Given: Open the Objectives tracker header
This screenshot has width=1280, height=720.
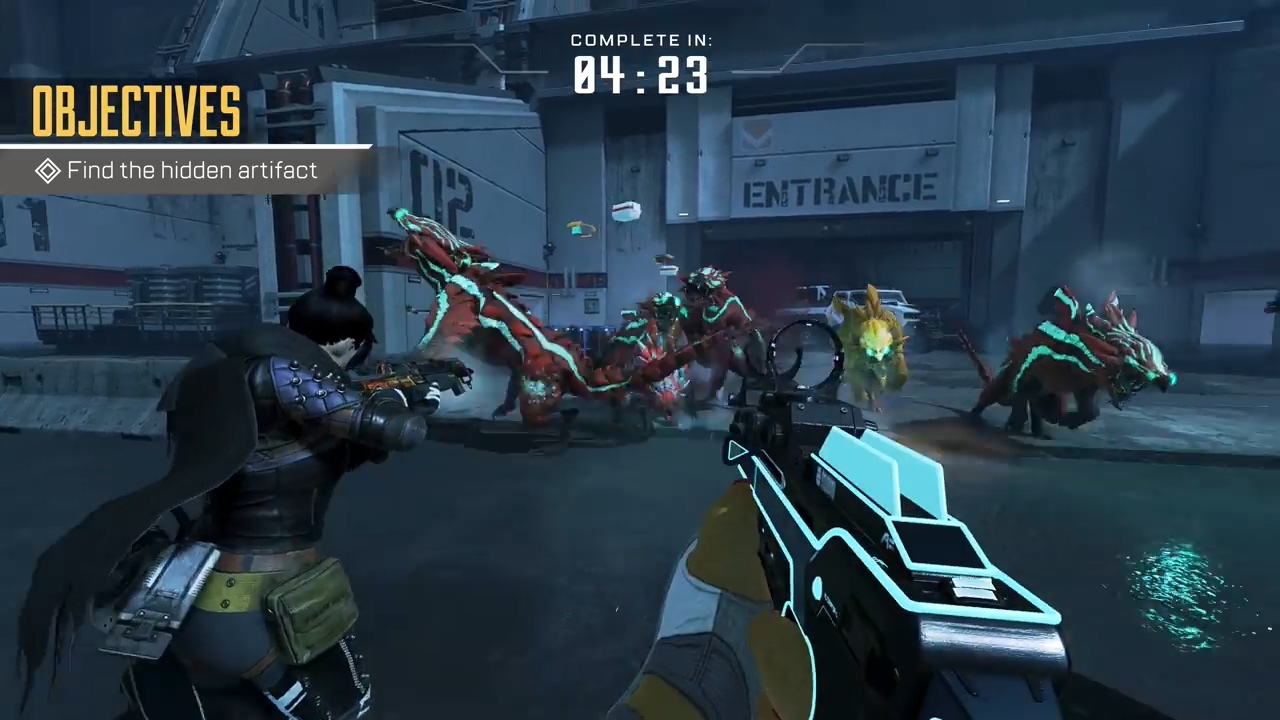Looking at the screenshot, I should click(136, 111).
